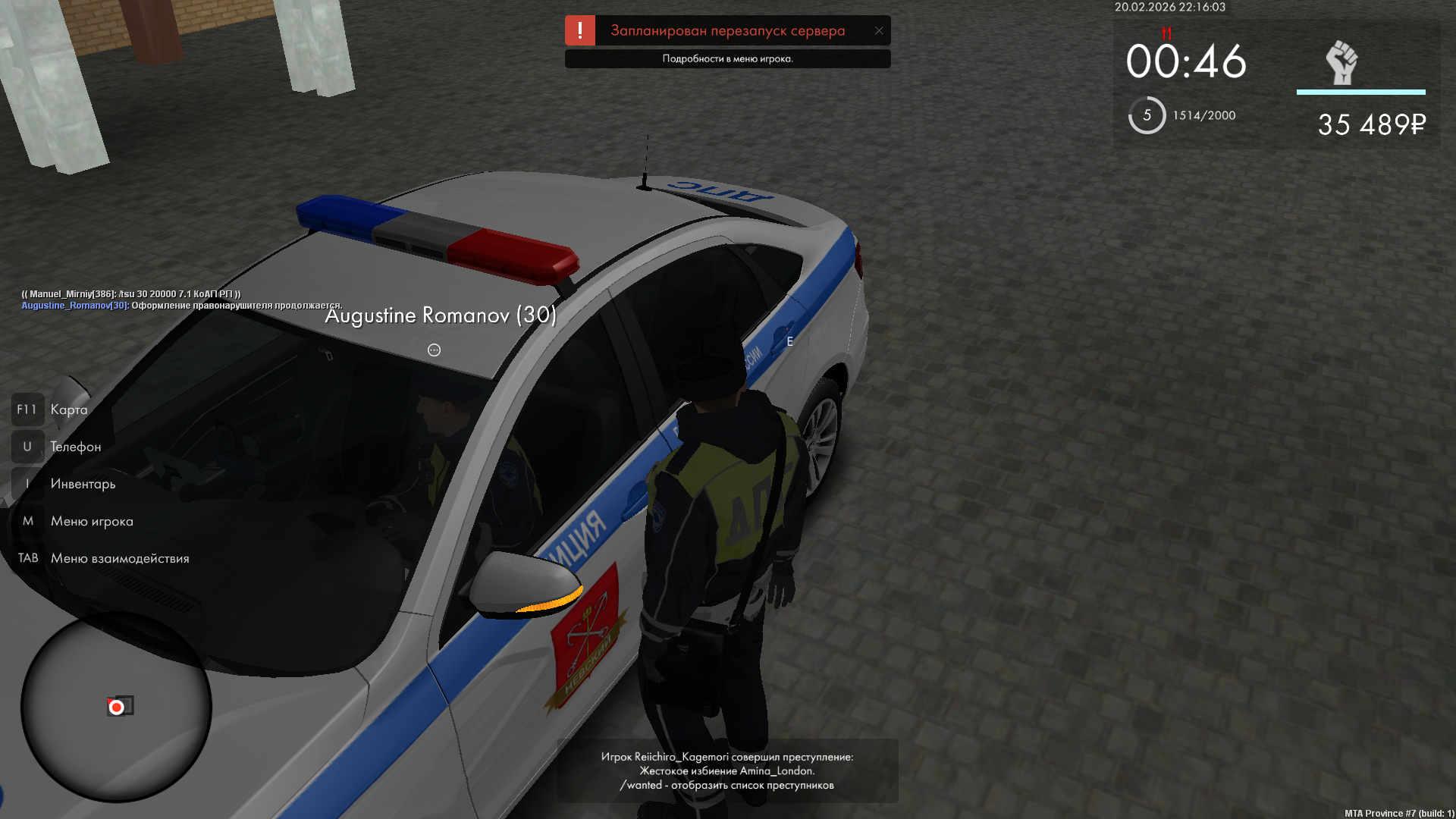Viewport: 1456px width, 819px height.
Task: Click the fist weapon icon
Action: pyautogui.click(x=1341, y=62)
